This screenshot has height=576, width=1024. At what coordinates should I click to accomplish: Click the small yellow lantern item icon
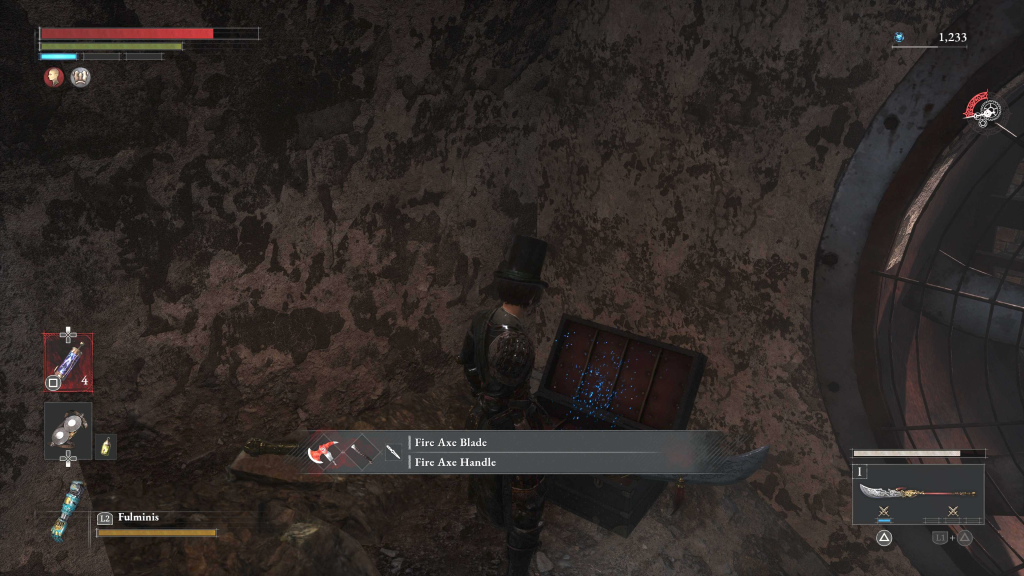pos(106,446)
